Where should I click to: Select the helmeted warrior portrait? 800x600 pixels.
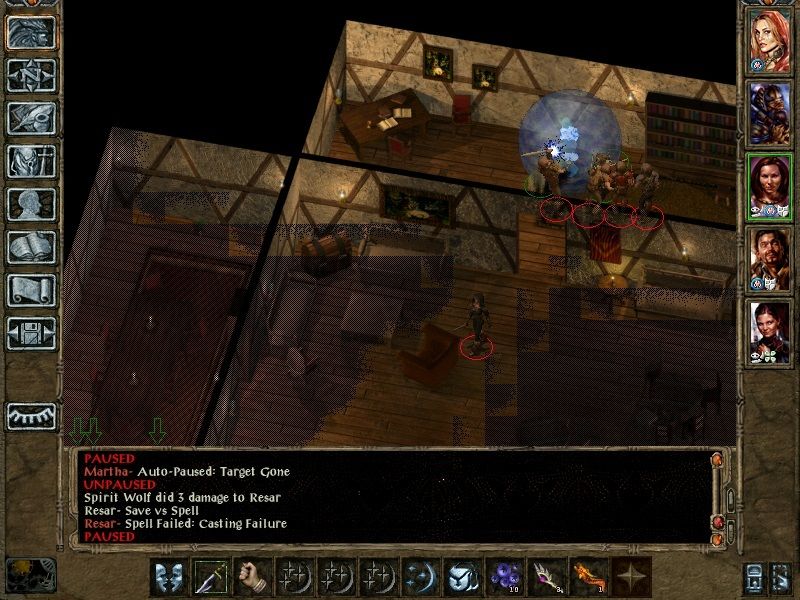coord(770,114)
